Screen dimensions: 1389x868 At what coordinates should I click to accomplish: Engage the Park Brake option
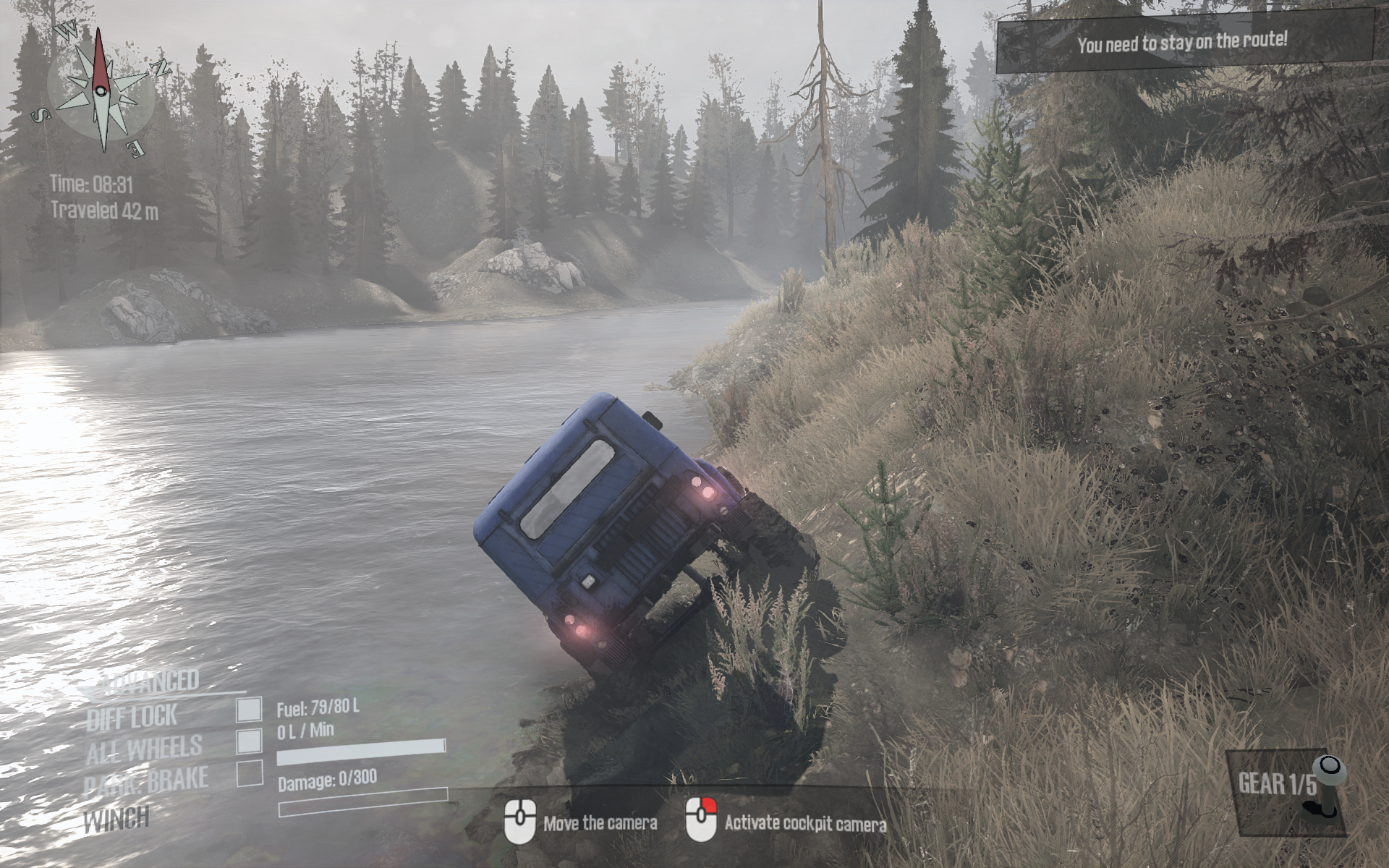(249, 773)
